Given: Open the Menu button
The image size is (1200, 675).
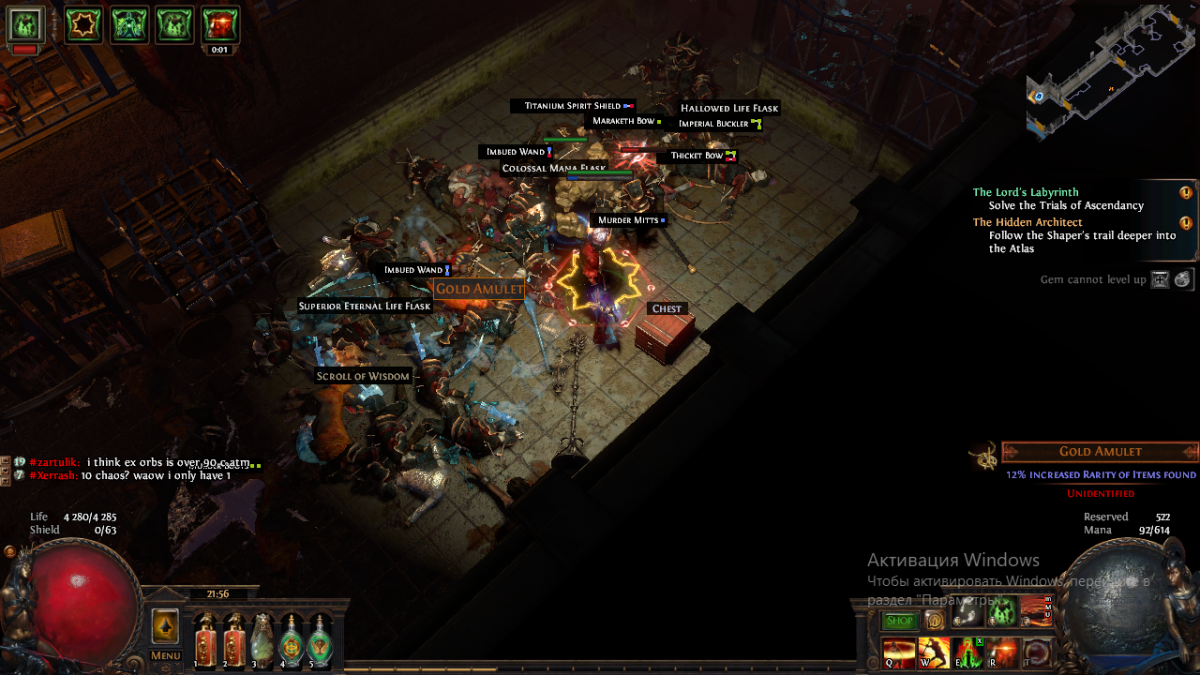Looking at the screenshot, I should coord(166,656).
